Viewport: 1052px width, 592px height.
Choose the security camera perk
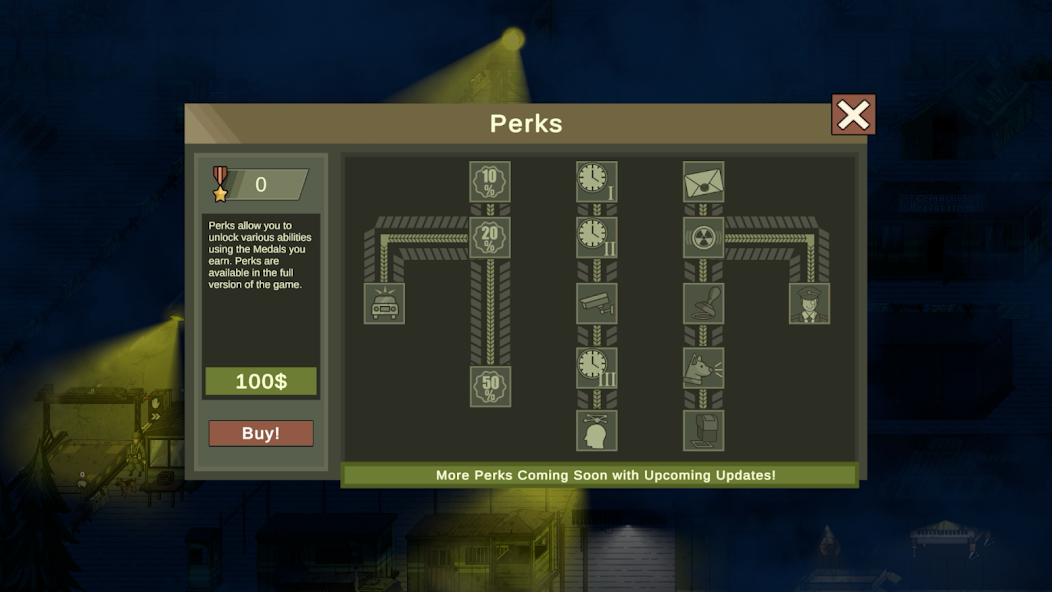click(x=596, y=303)
